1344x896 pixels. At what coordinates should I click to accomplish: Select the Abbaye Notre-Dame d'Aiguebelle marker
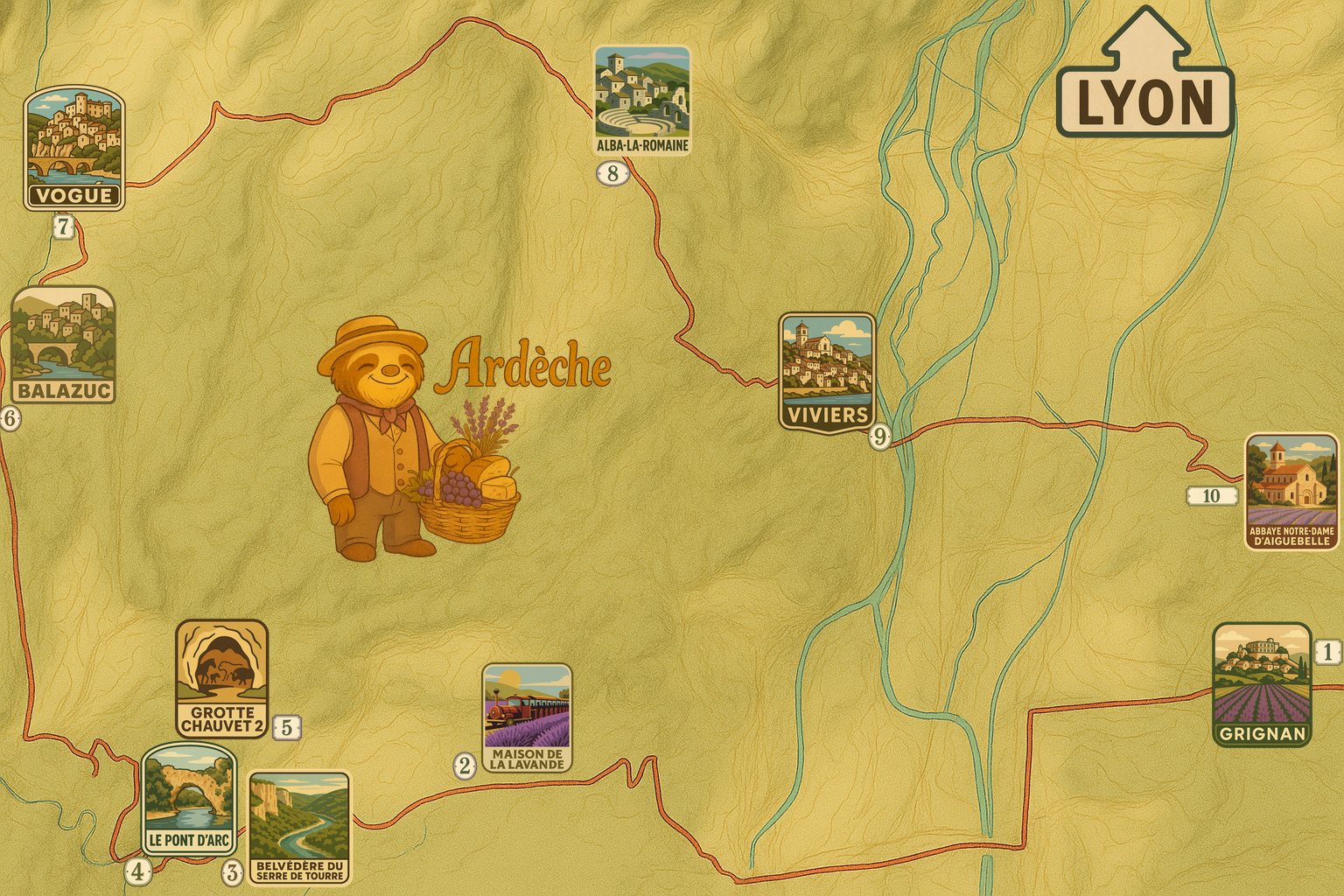[x=1291, y=491]
